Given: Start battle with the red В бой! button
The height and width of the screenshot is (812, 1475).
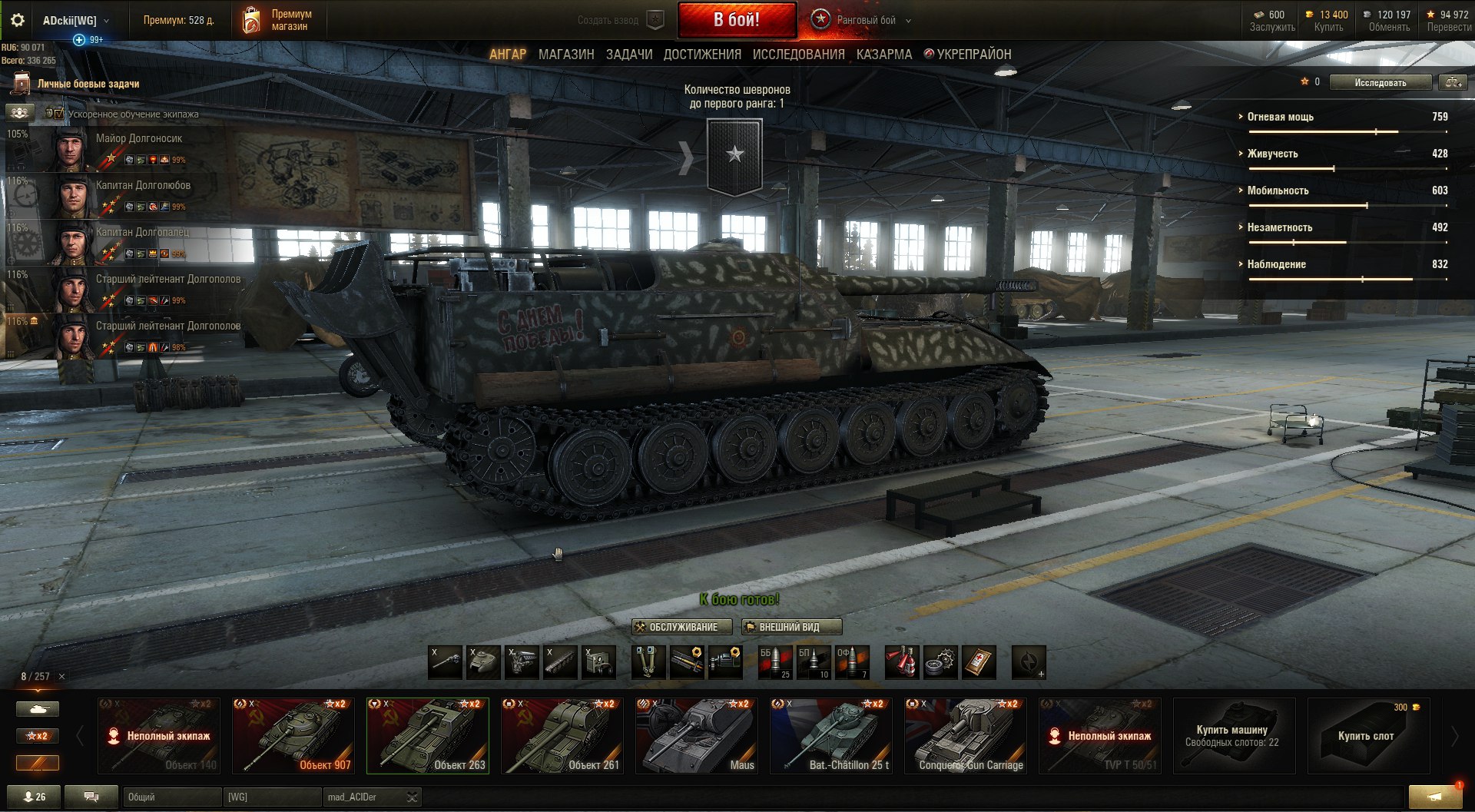Looking at the screenshot, I should [736, 20].
